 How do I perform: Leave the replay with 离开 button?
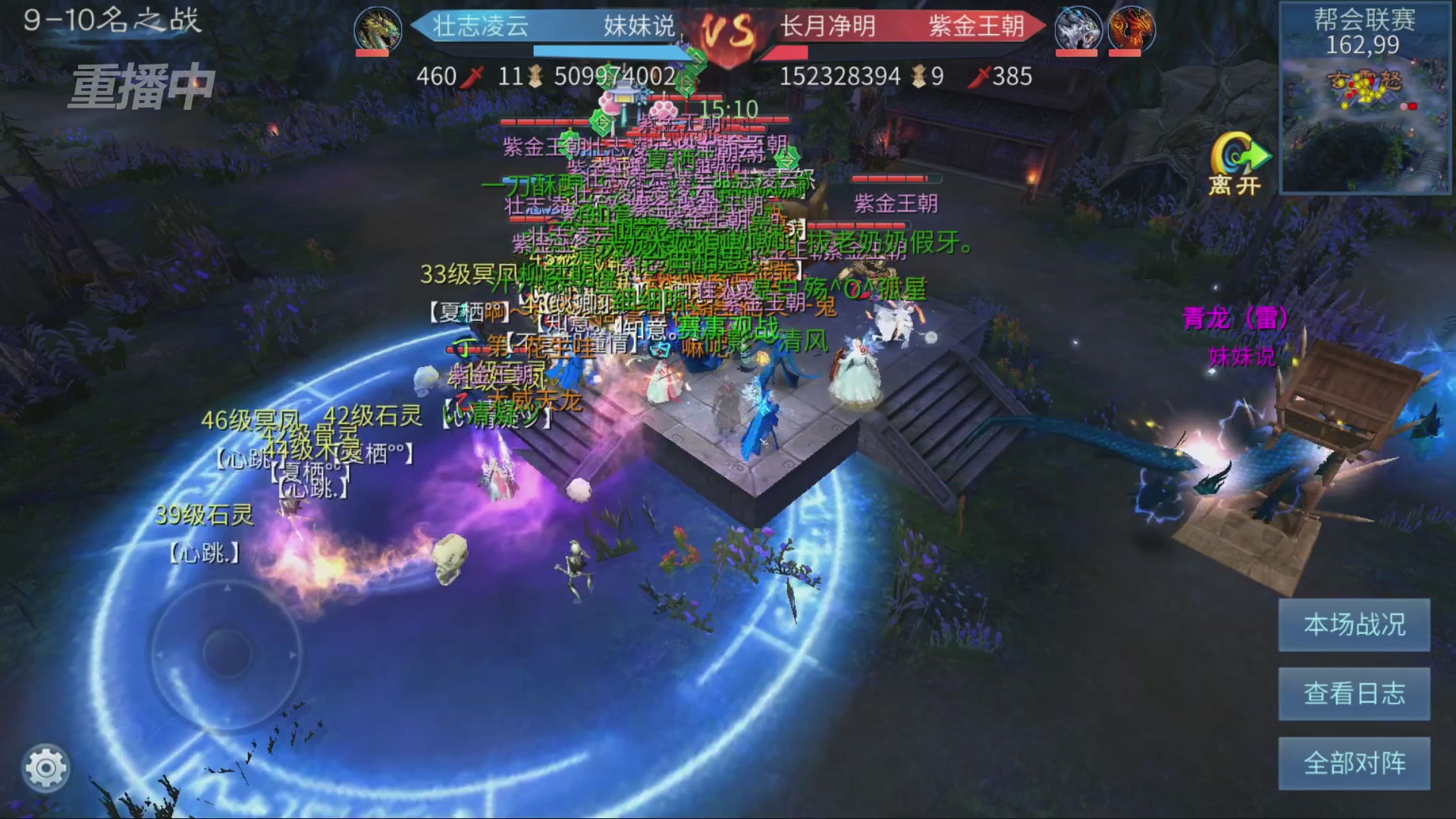click(x=1237, y=165)
